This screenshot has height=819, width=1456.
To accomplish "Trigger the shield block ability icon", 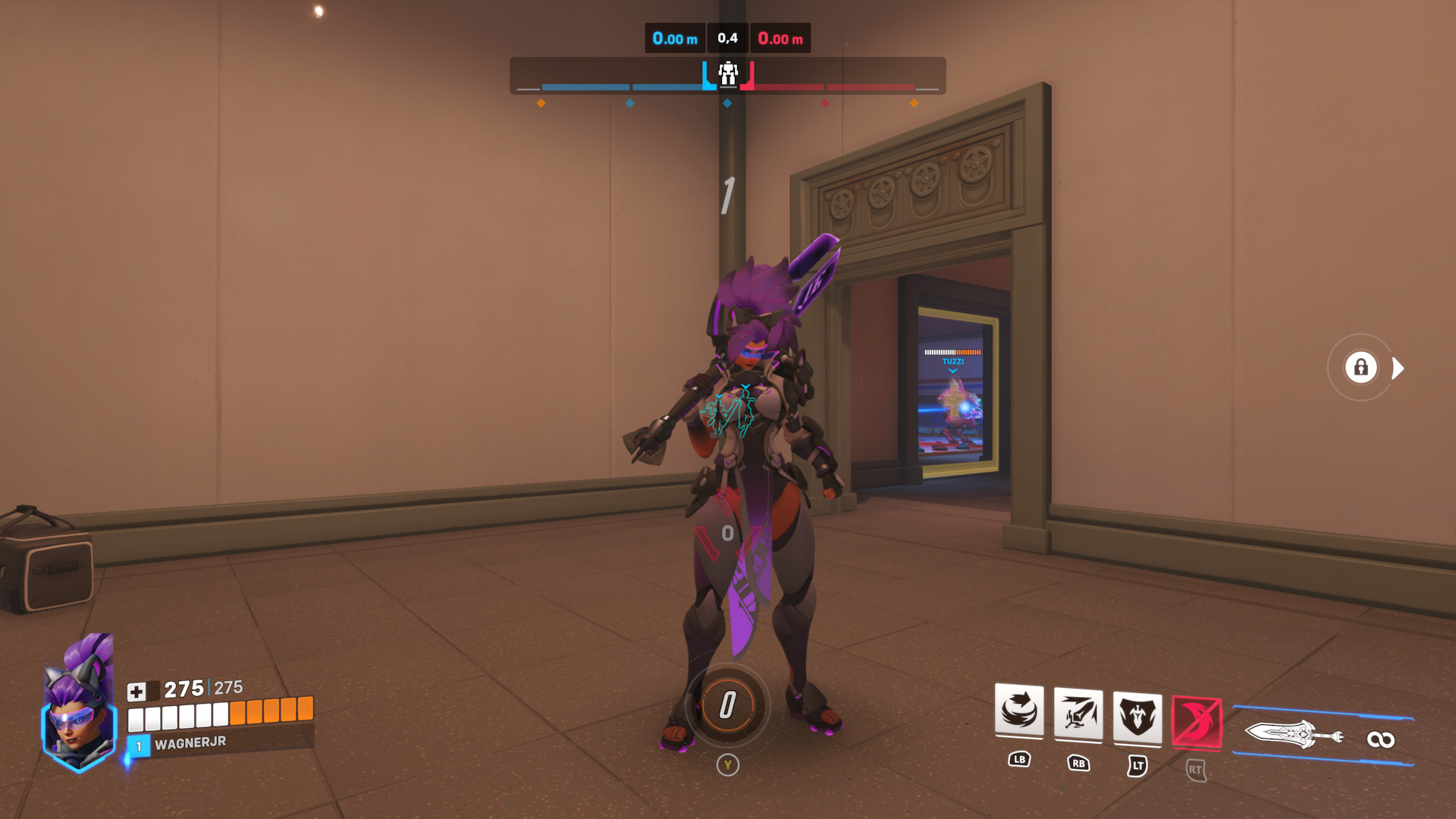I will coord(1137,715).
